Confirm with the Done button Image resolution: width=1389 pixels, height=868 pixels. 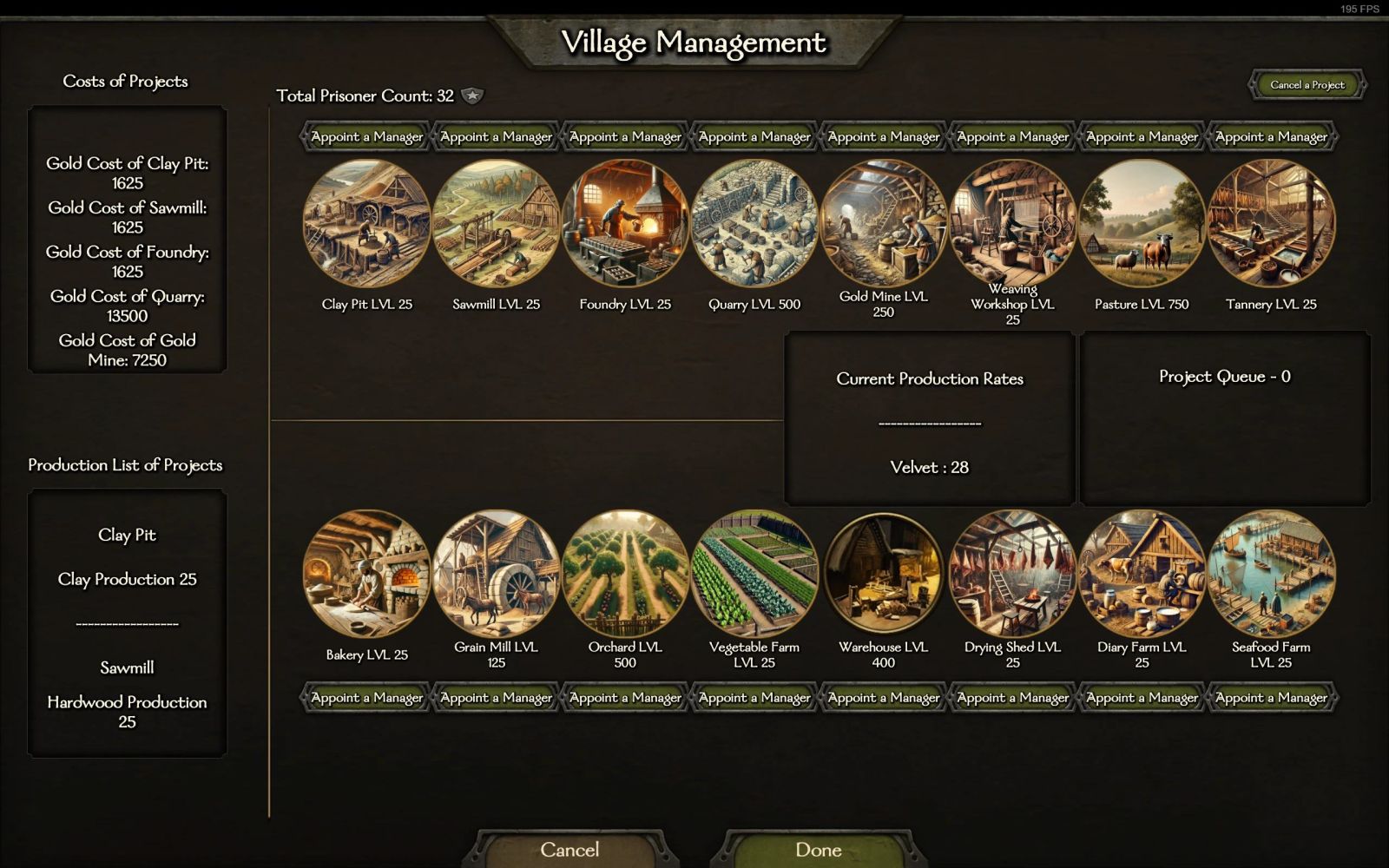click(x=818, y=850)
